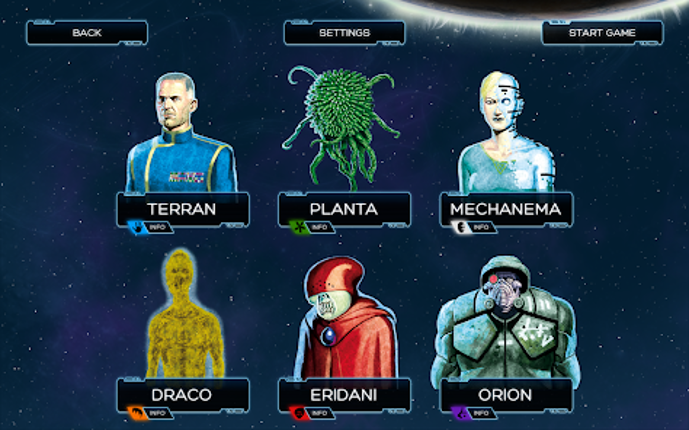Click the Terran captain portrait
The height and width of the screenshot is (430, 689).
click(181, 135)
